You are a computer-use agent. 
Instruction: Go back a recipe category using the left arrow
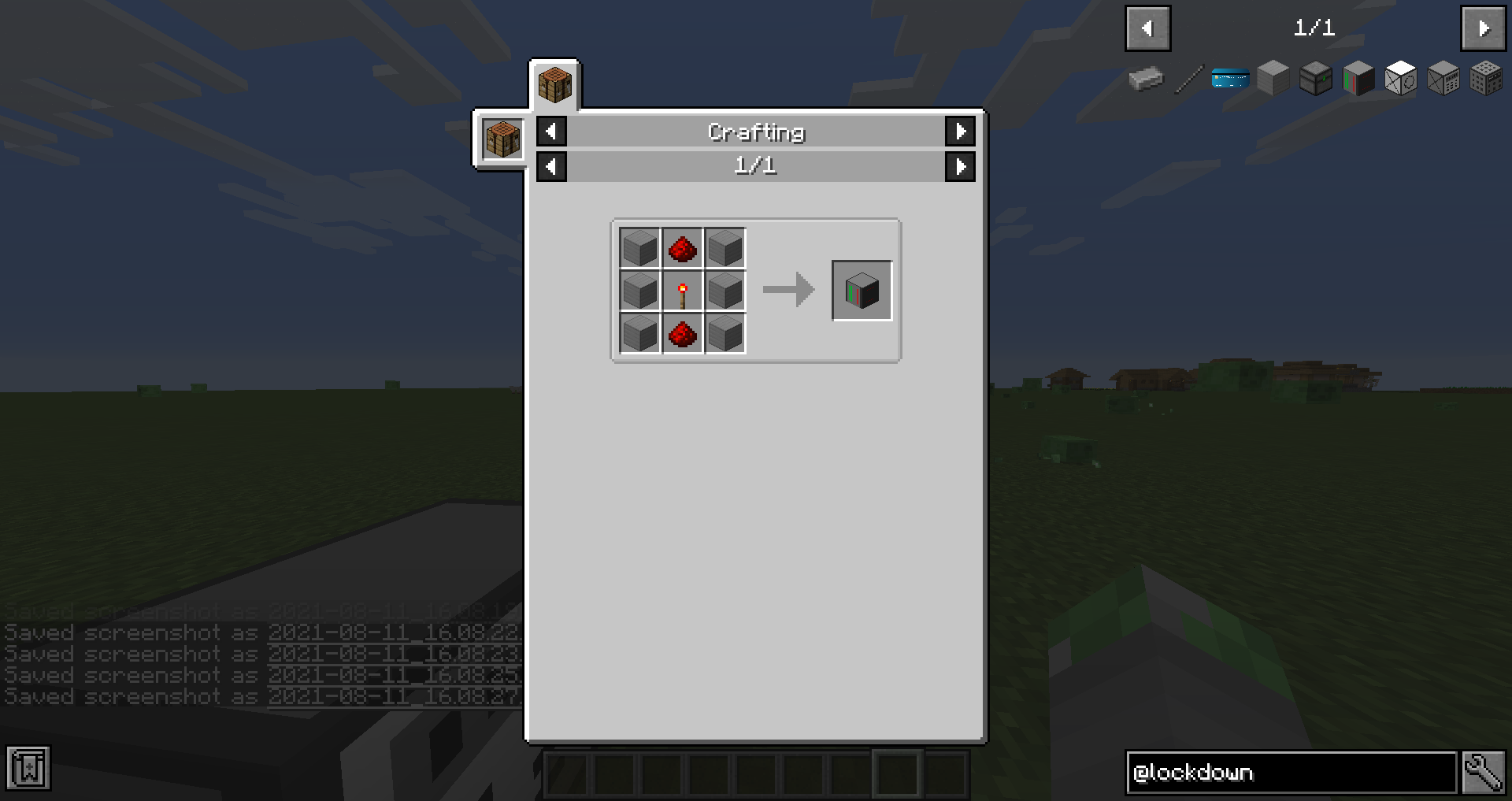[x=550, y=132]
